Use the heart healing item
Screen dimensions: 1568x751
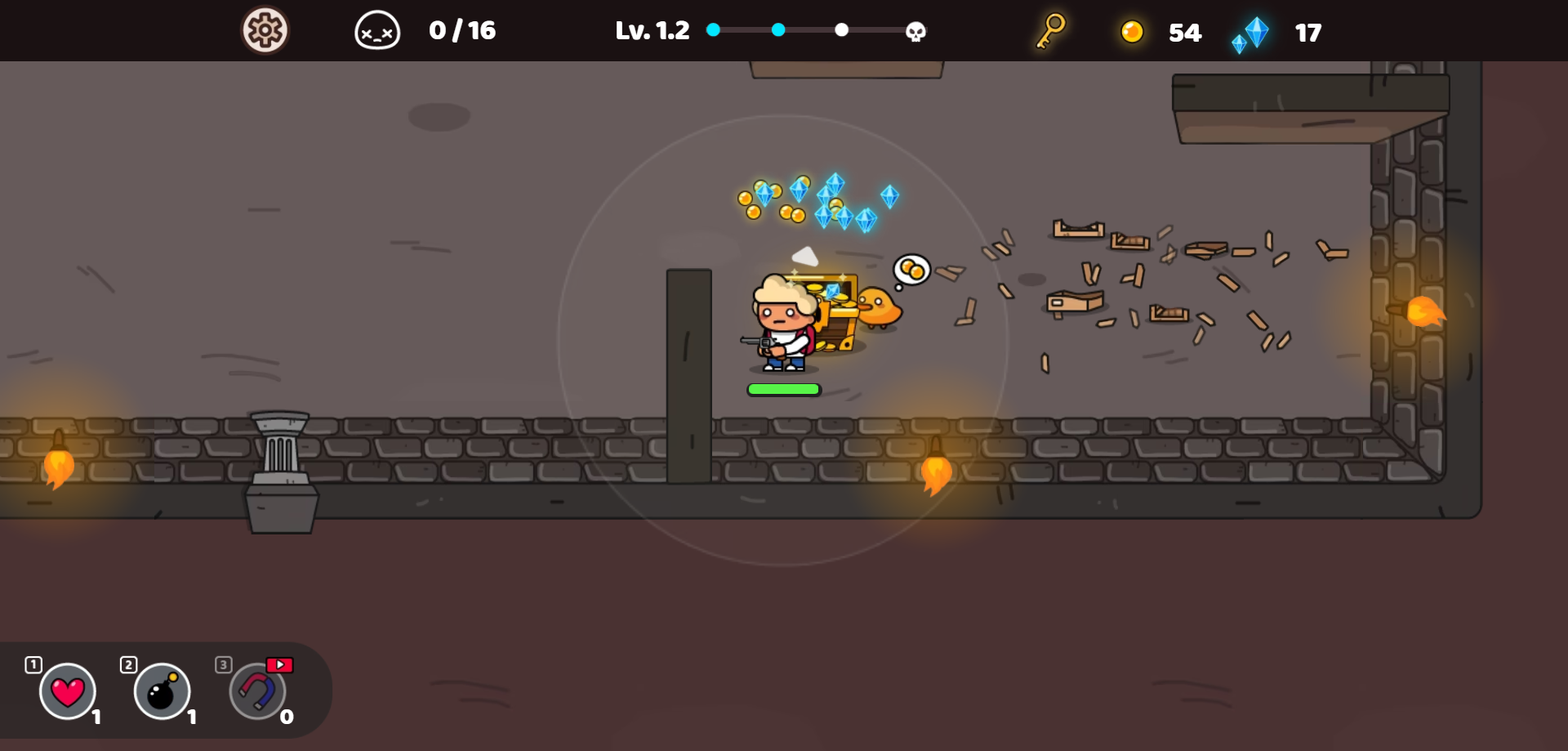pos(68,691)
